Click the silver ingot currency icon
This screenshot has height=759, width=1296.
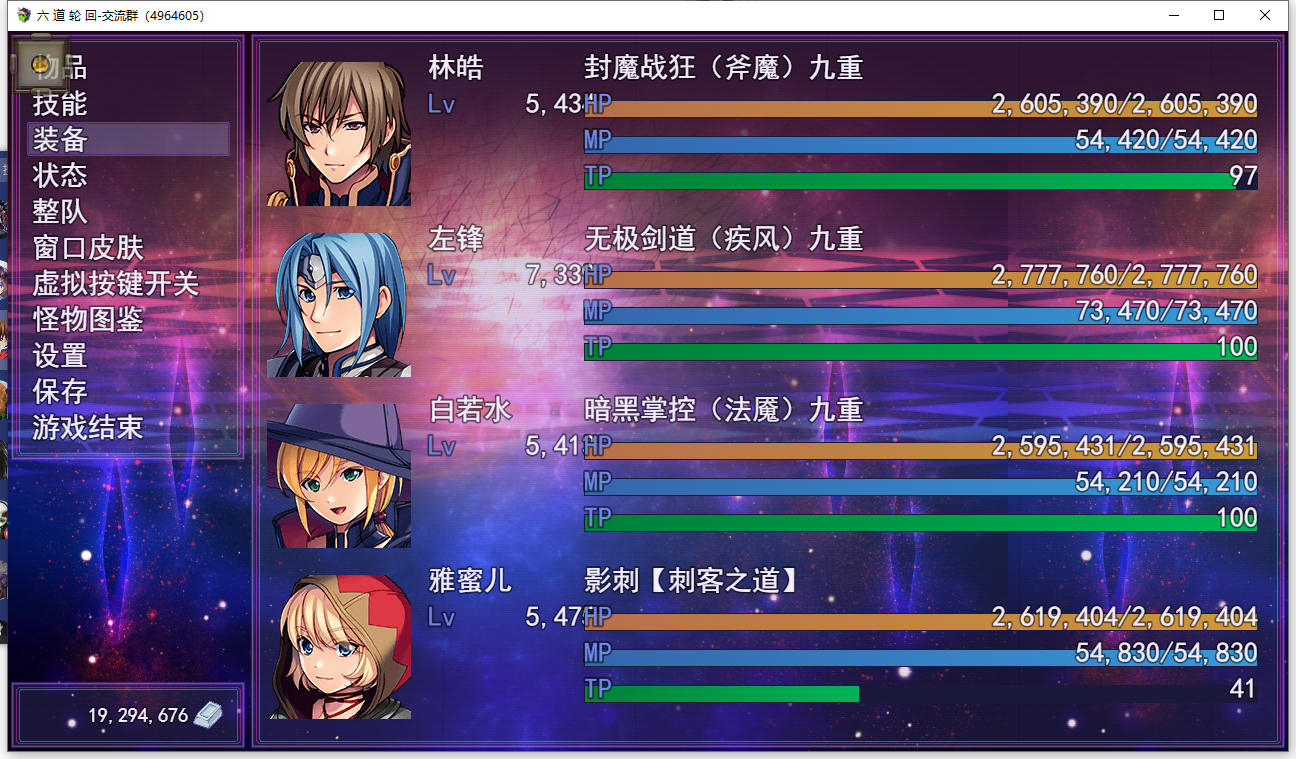coord(207,714)
